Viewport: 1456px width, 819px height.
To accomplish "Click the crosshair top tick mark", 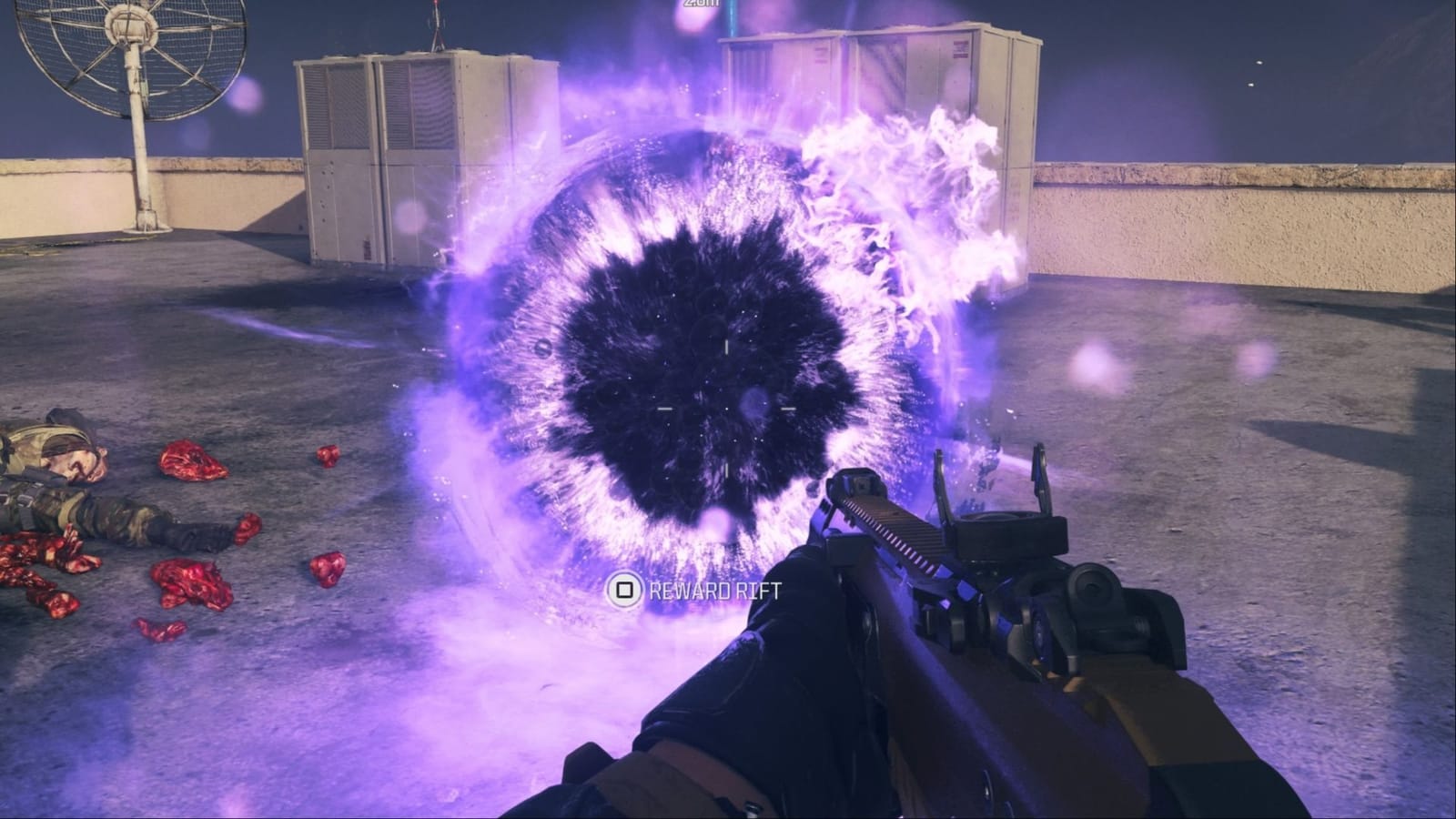I will click(x=726, y=347).
